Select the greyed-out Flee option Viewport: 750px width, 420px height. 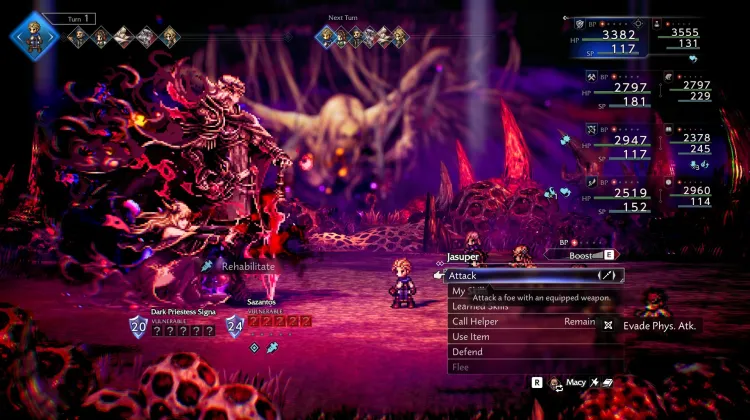pyautogui.click(x=460, y=367)
